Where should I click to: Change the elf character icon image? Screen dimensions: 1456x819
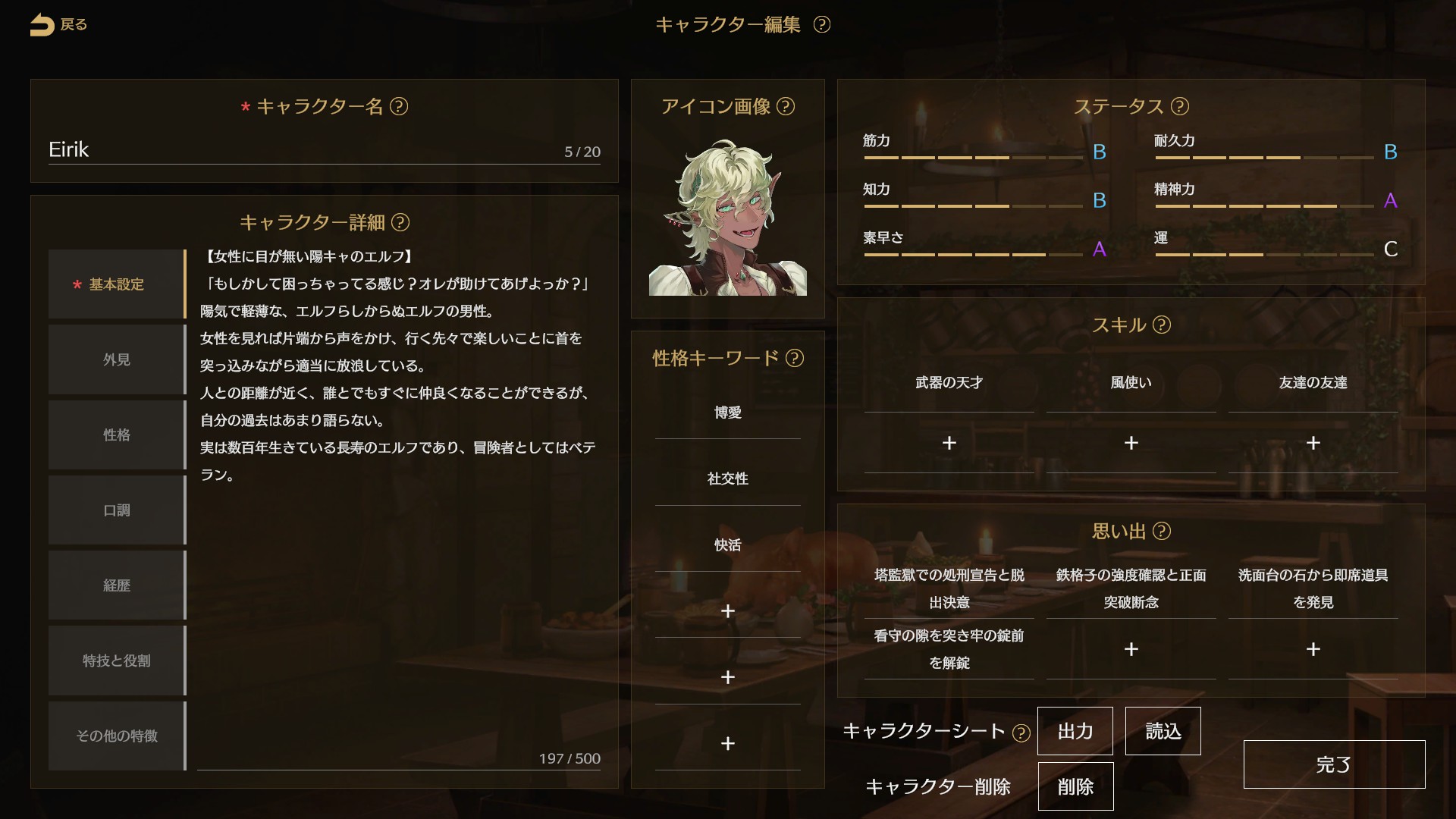pos(727,218)
